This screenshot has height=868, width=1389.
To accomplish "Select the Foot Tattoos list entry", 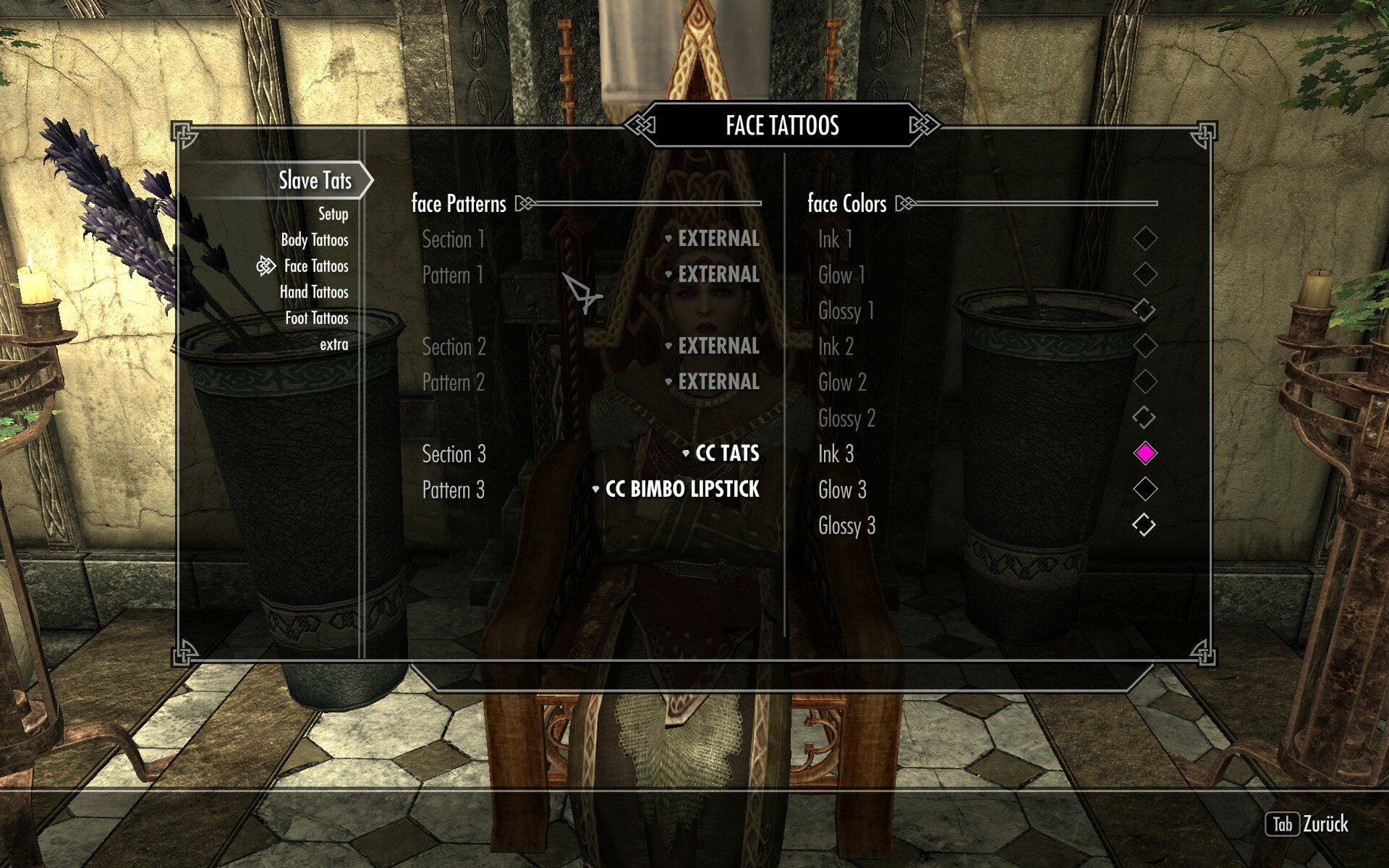I will tap(315, 318).
